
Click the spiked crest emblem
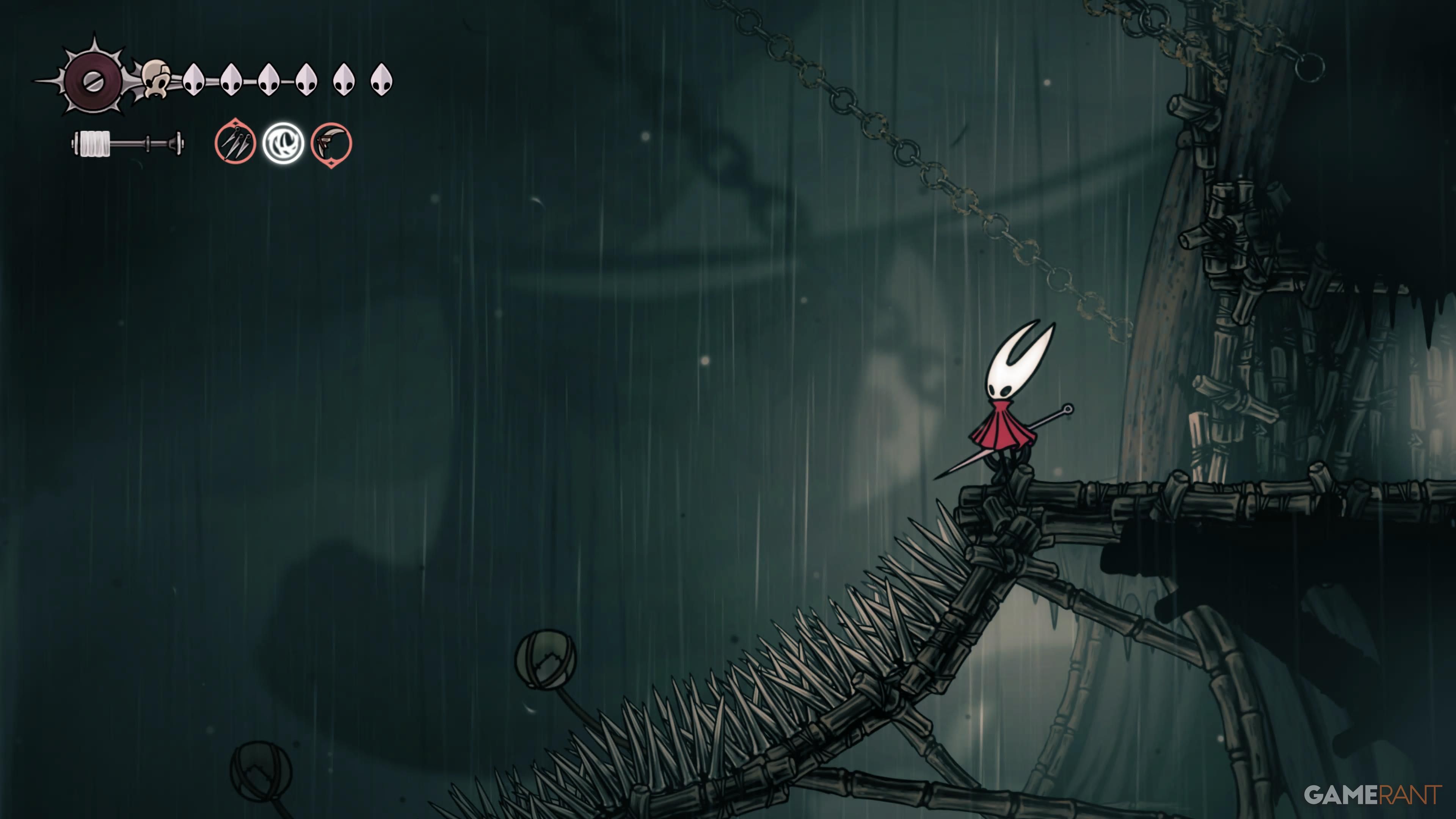click(91, 80)
